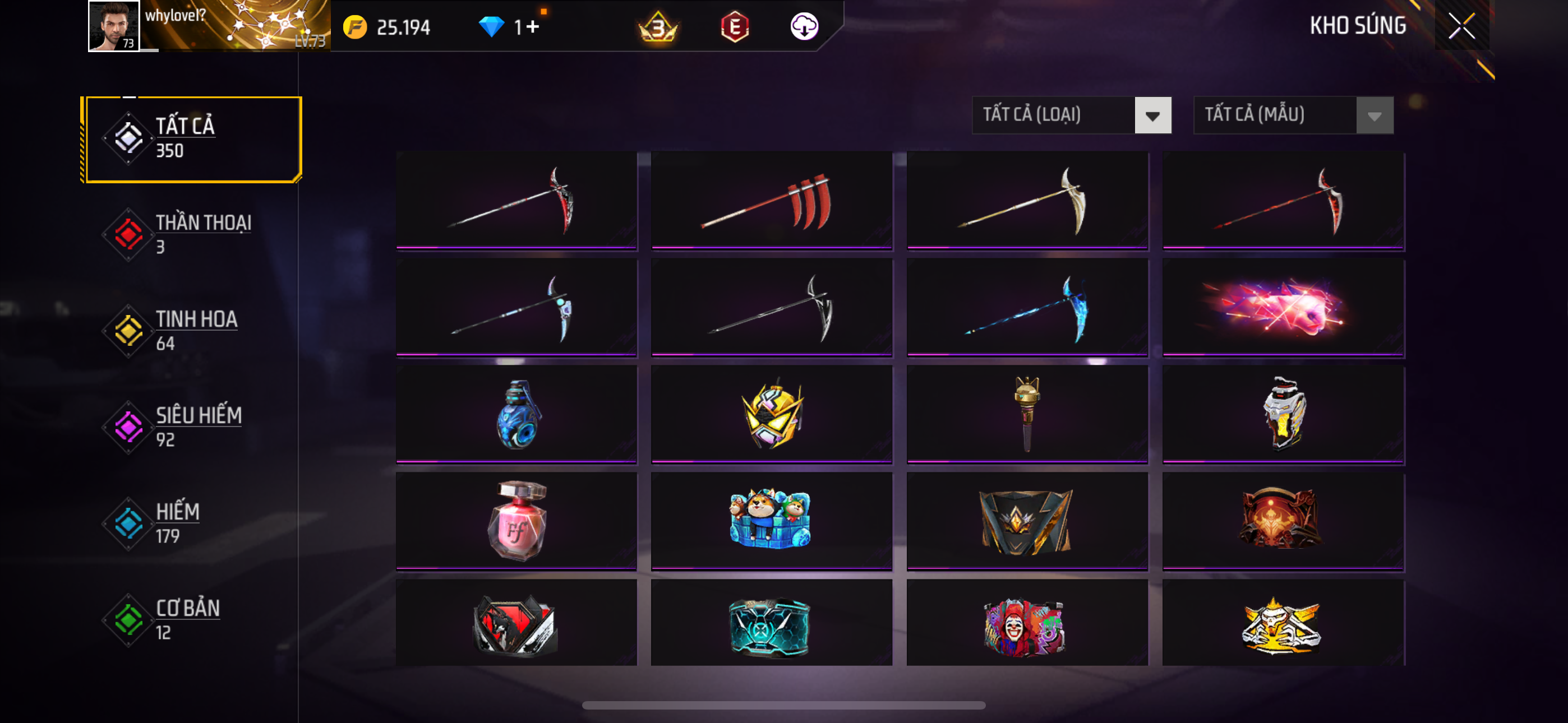The width and height of the screenshot is (1568, 723).
Task: Open the cloud download icon
Action: tap(804, 27)
